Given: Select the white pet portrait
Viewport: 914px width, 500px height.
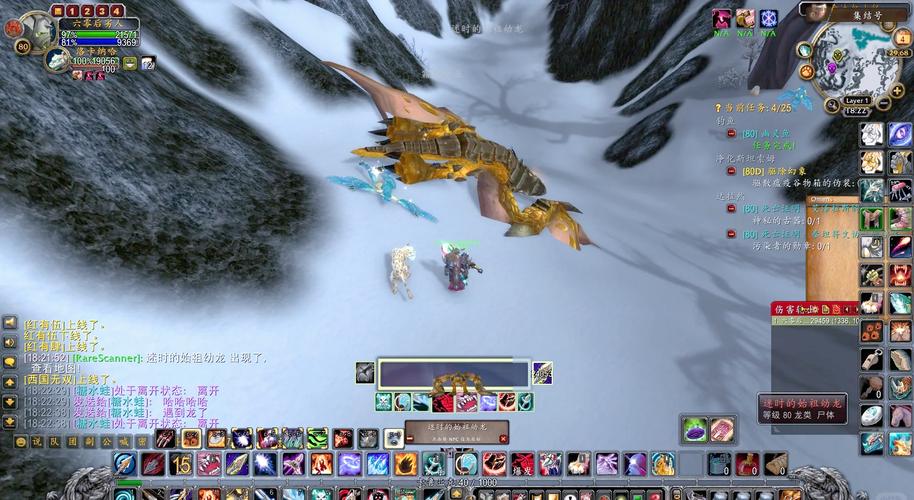Looking at the screenshot, I should (x=56, y=62).
